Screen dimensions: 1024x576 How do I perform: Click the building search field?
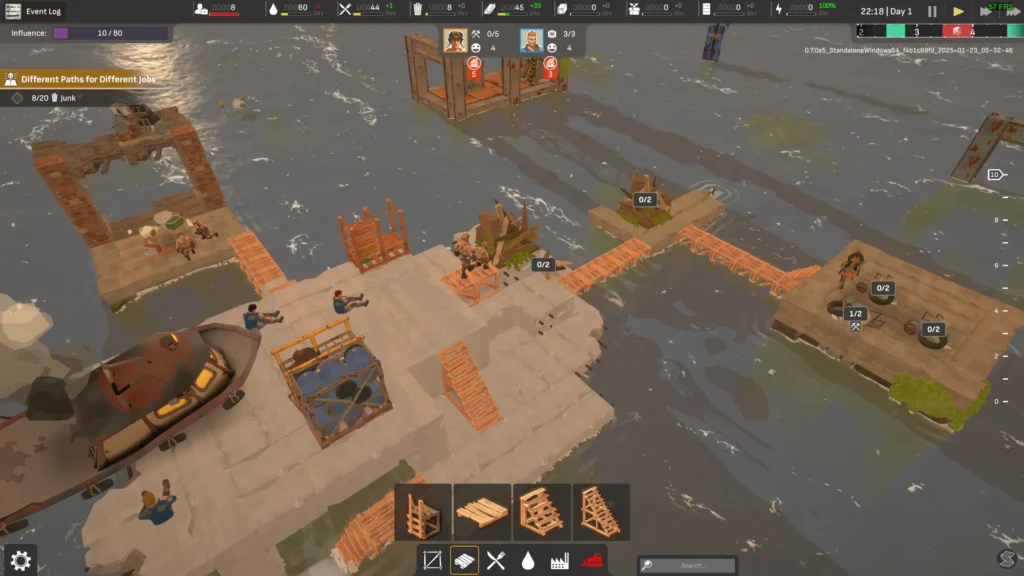point(692,565)
